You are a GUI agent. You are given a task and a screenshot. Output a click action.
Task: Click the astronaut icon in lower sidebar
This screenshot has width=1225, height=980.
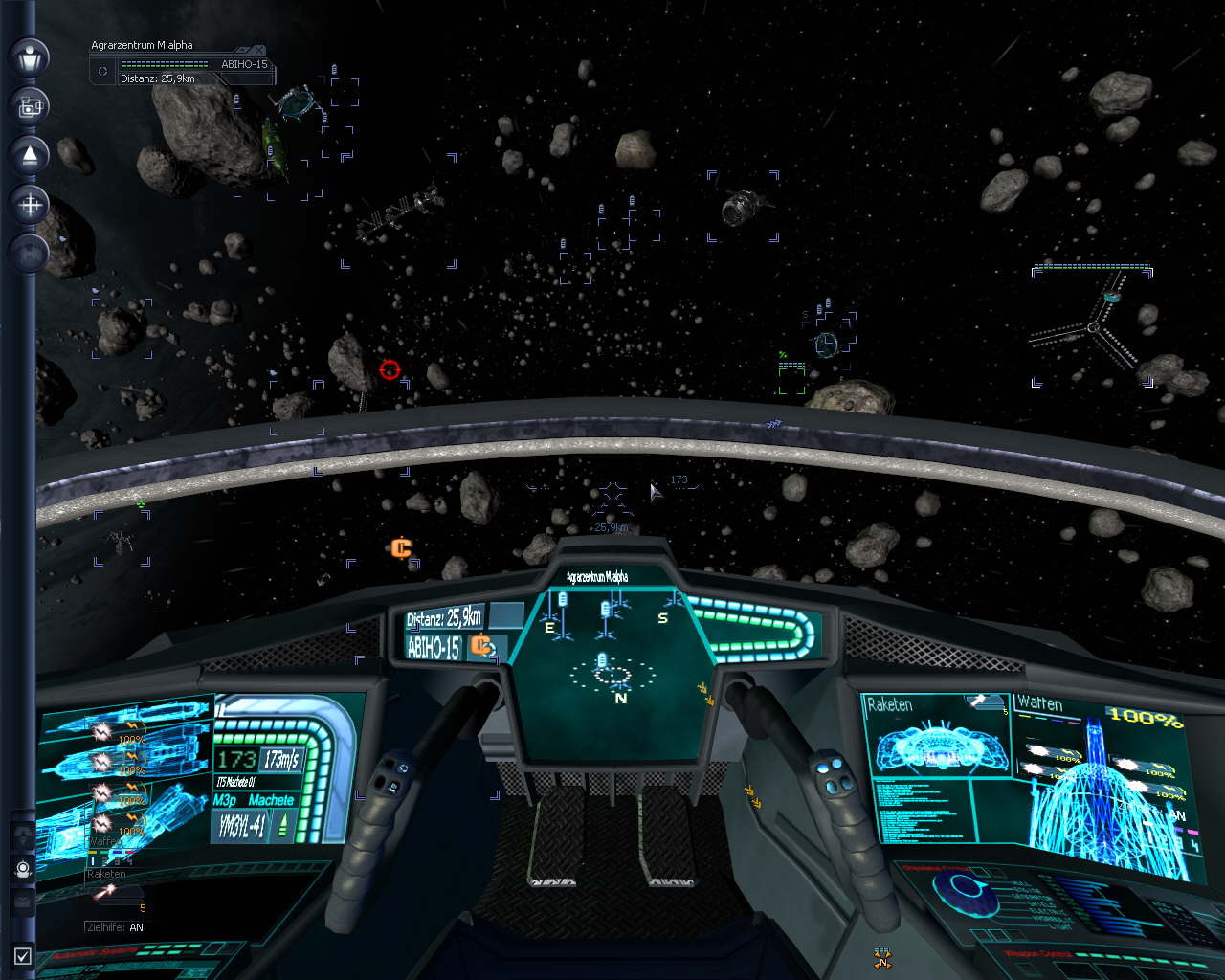click(23, 869)
